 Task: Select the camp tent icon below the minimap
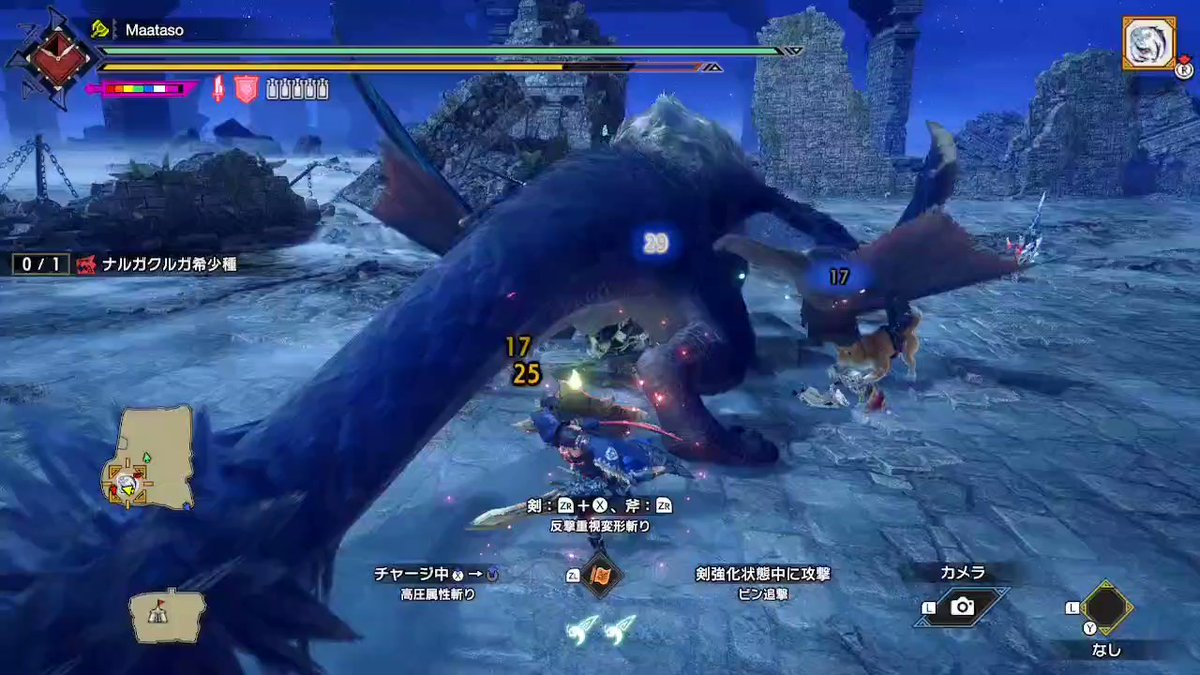[166, 614]
